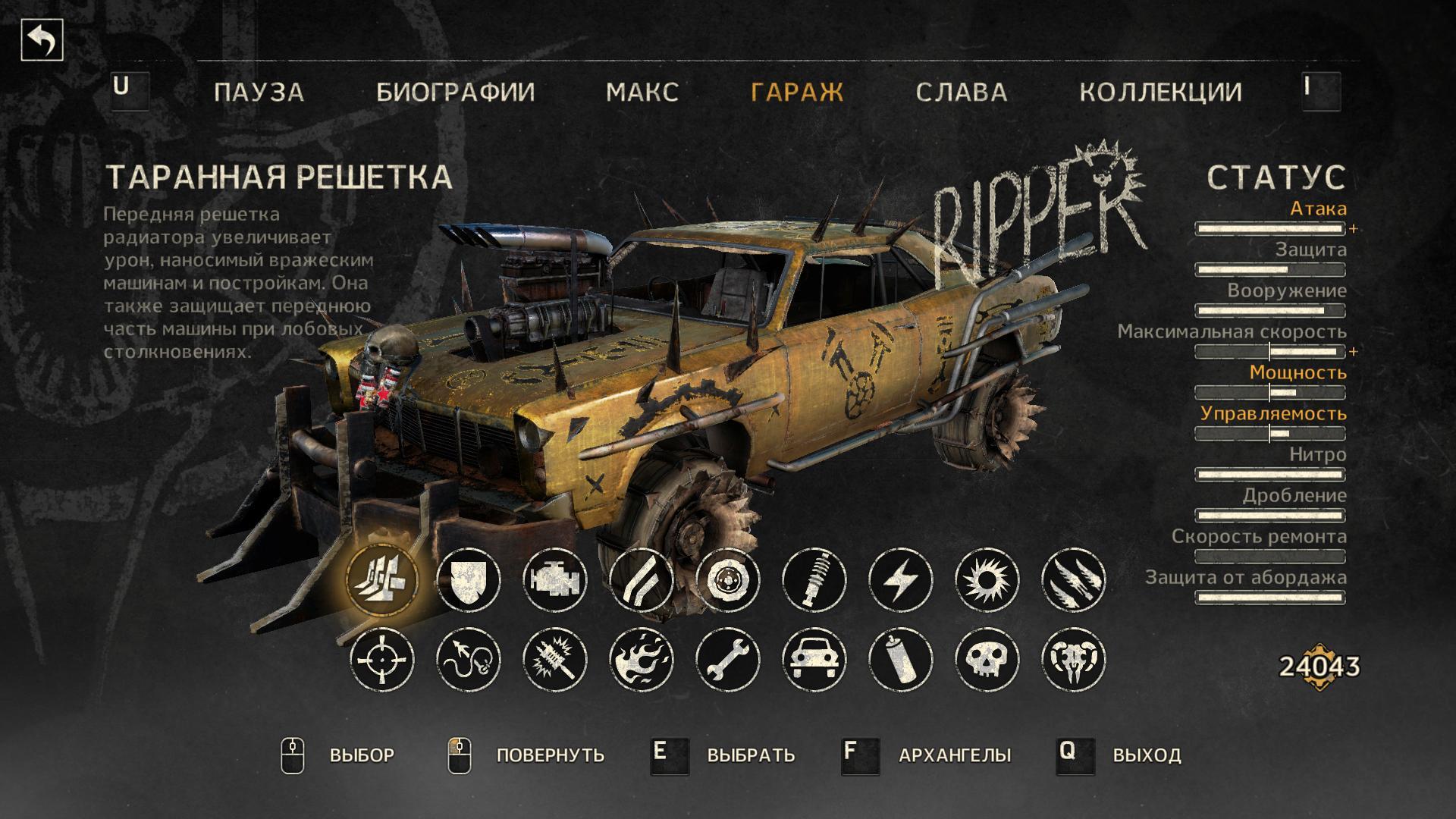The height and width of the screenshot is (819, 1456).
Task: Select the lightning bolt nitro icon
Action: [901, 581]
